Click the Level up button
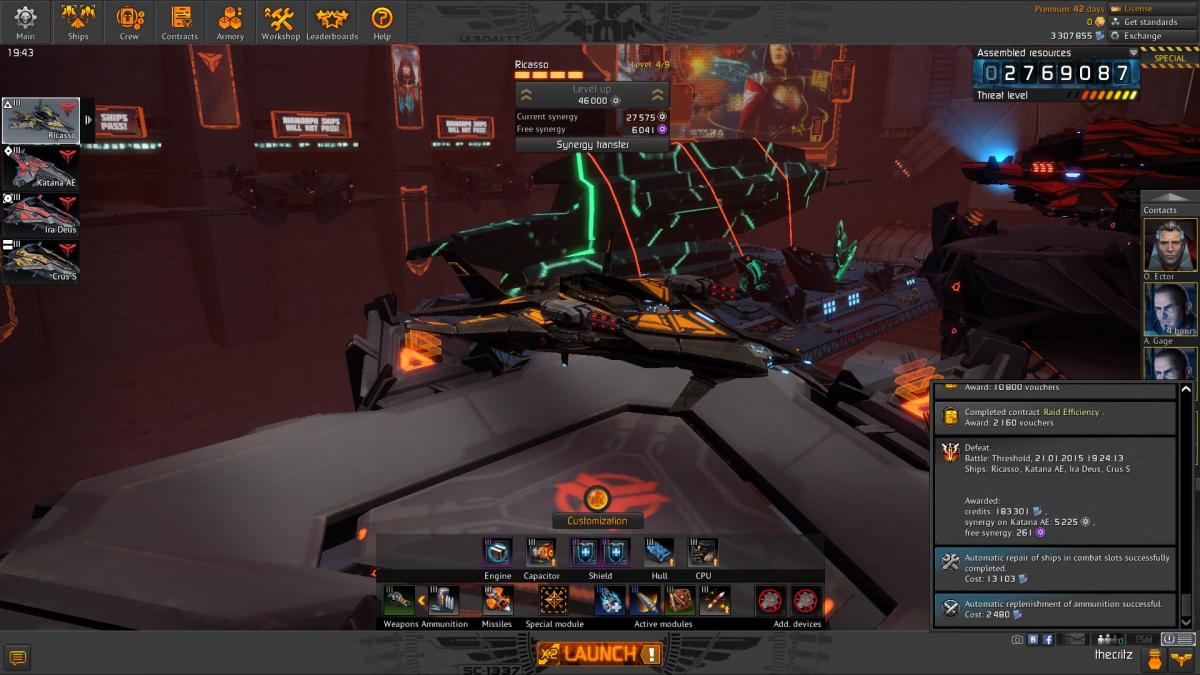This screenshot has width=1200, height=675. coord(591,94)
